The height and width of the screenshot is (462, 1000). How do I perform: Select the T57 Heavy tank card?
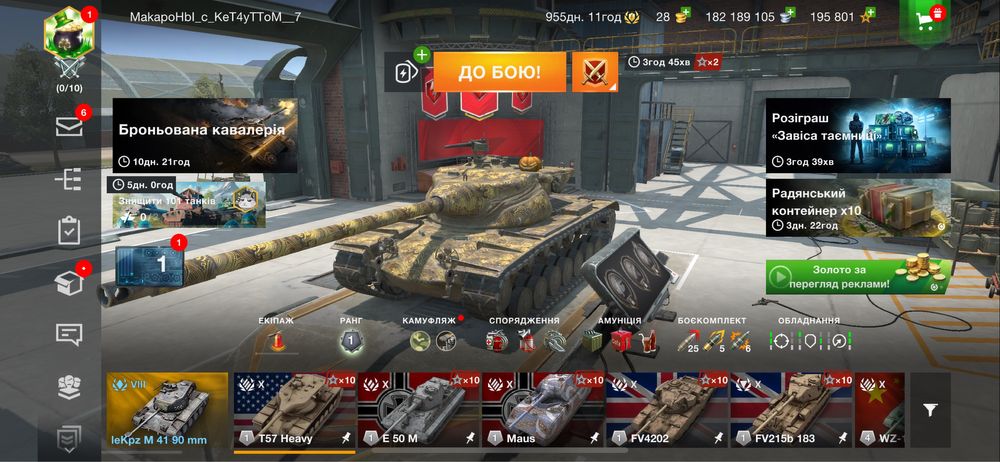click(294, 412)
